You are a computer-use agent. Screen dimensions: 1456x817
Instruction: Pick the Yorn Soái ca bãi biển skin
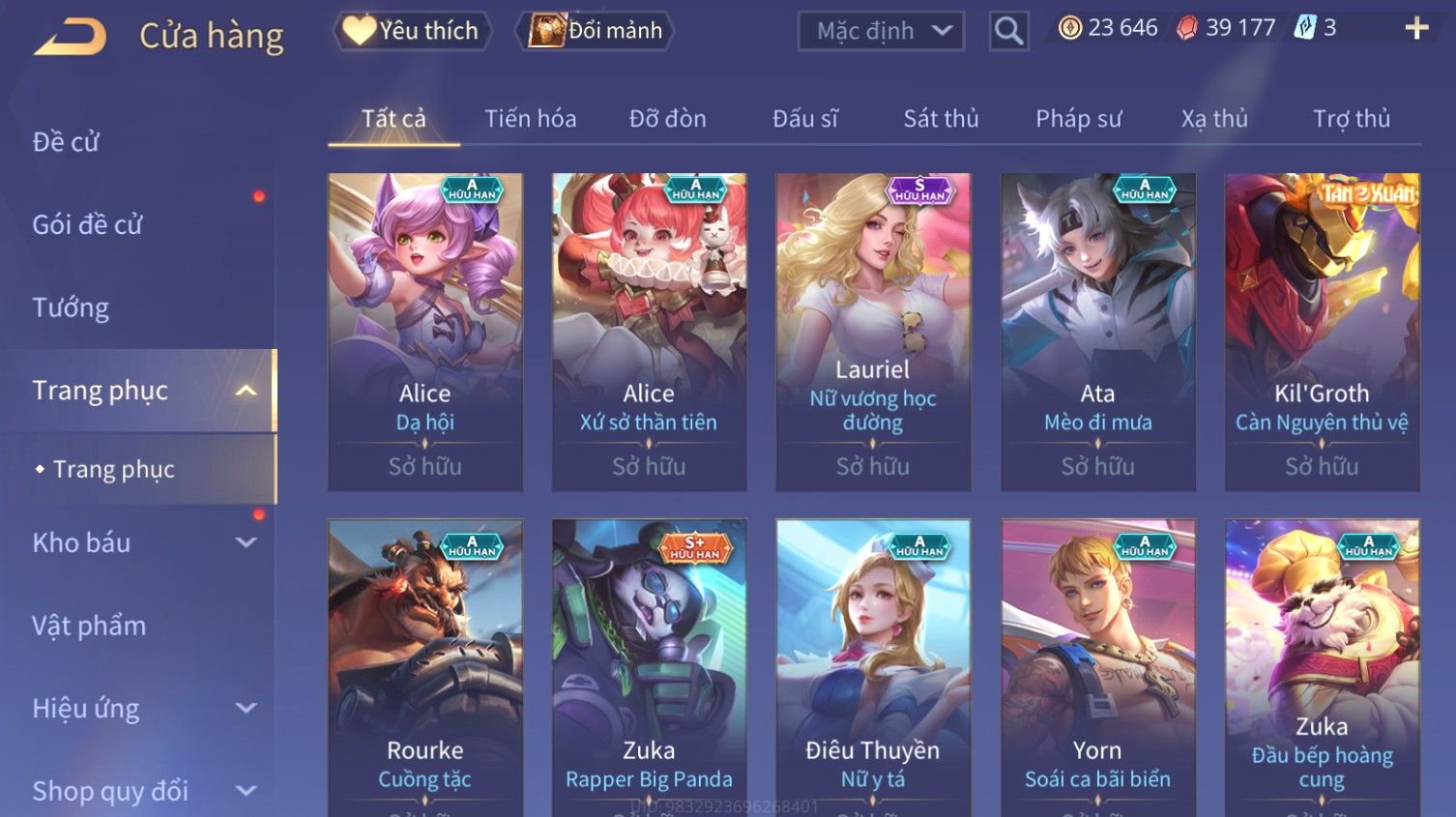pyautogui.click(x=1097, y=667)
